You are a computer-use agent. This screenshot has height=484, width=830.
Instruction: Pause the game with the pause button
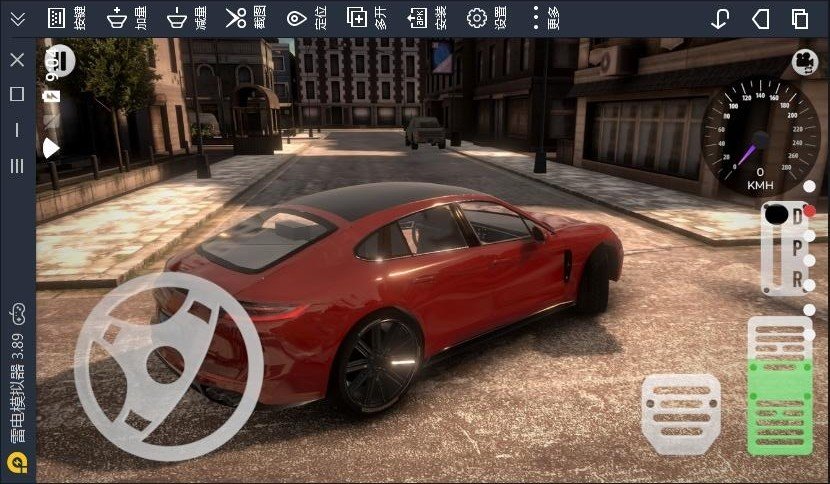(60, 62)
